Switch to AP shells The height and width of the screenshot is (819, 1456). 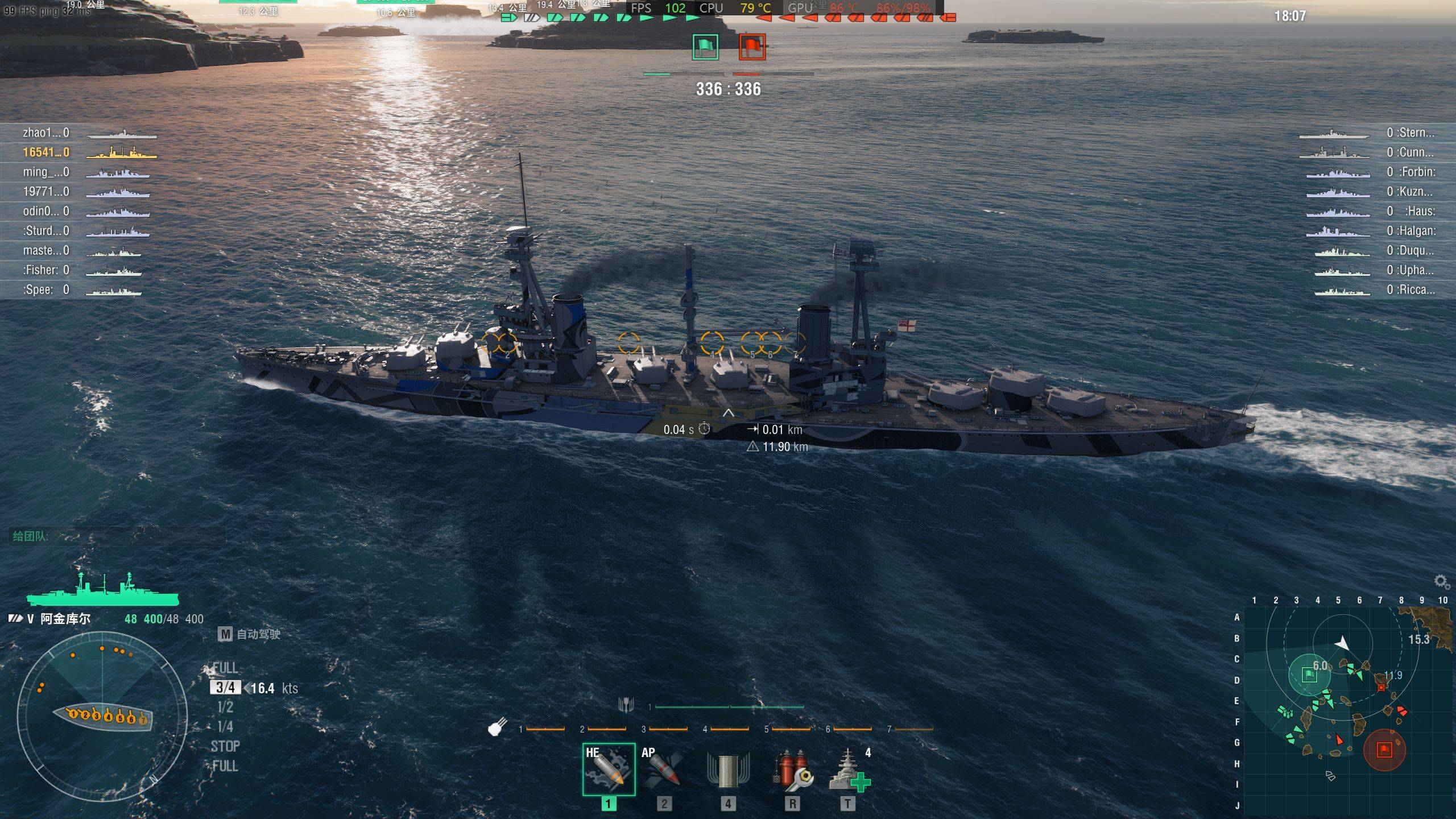pos(663,769)
